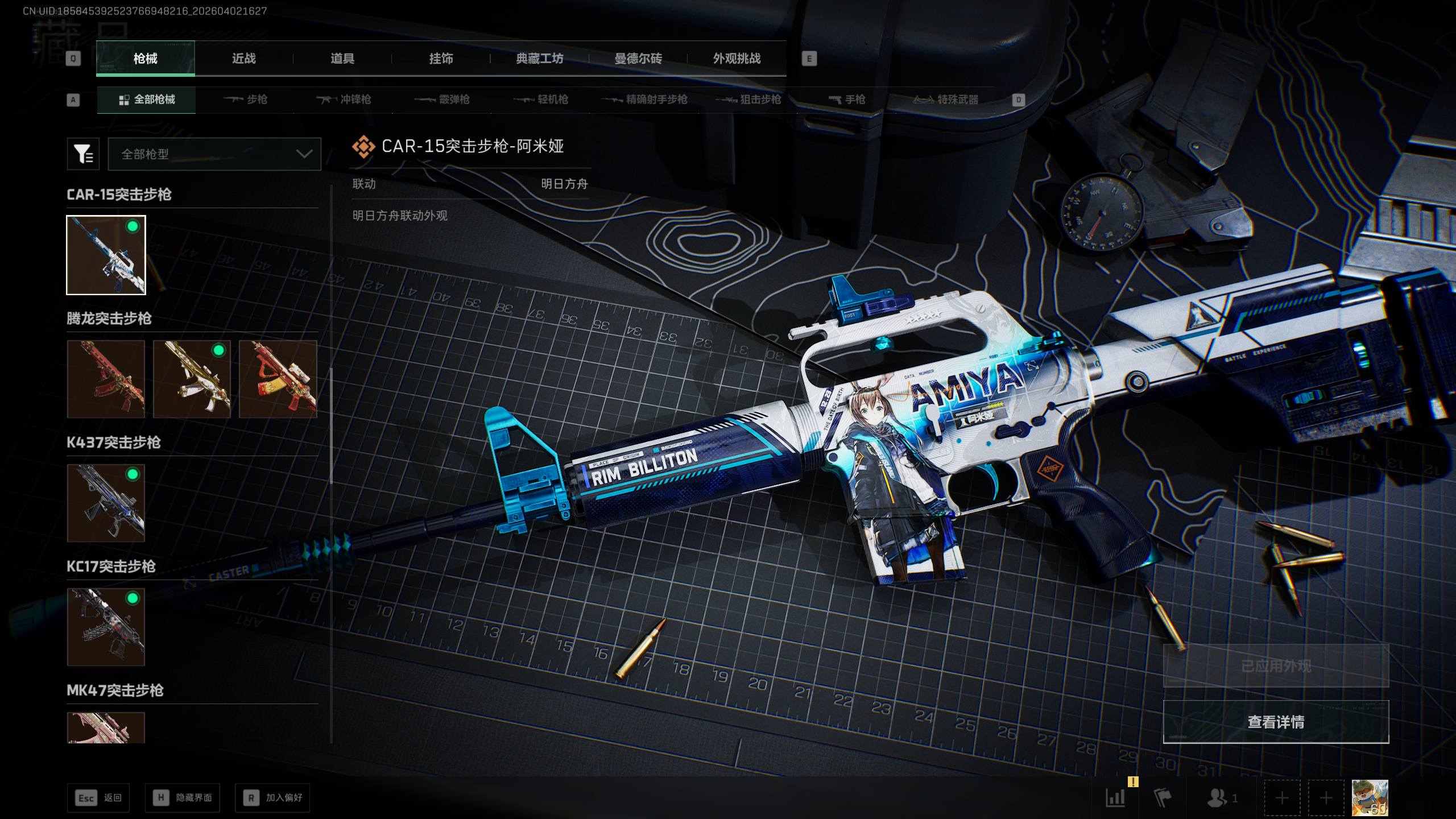
Task: Choose the gold 腾龙 rifle skin thumbnail
Action: [x=192, y=379]
